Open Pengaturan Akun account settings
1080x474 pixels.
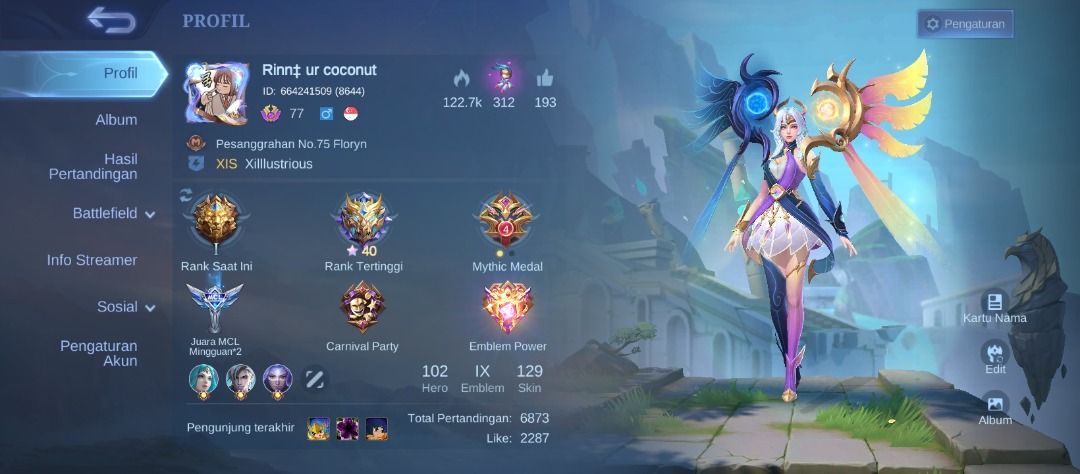[x=98, y=353]
